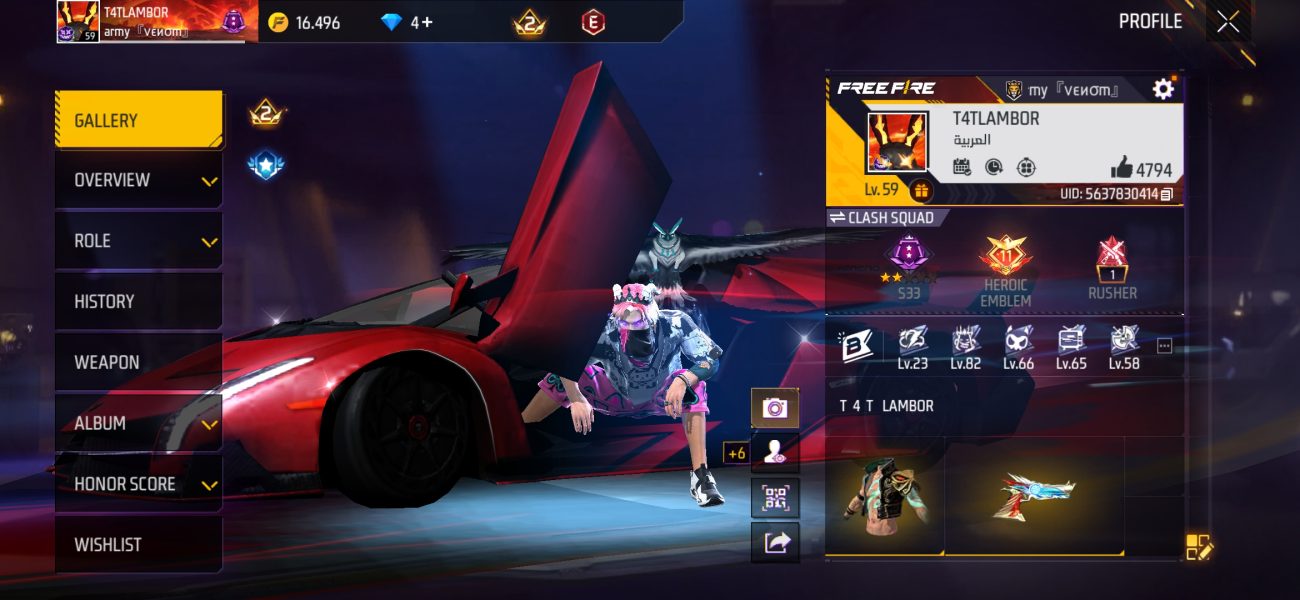Select the showcased jacket outfit tile
The image size is (1300, 600).
tap(884, 495)
